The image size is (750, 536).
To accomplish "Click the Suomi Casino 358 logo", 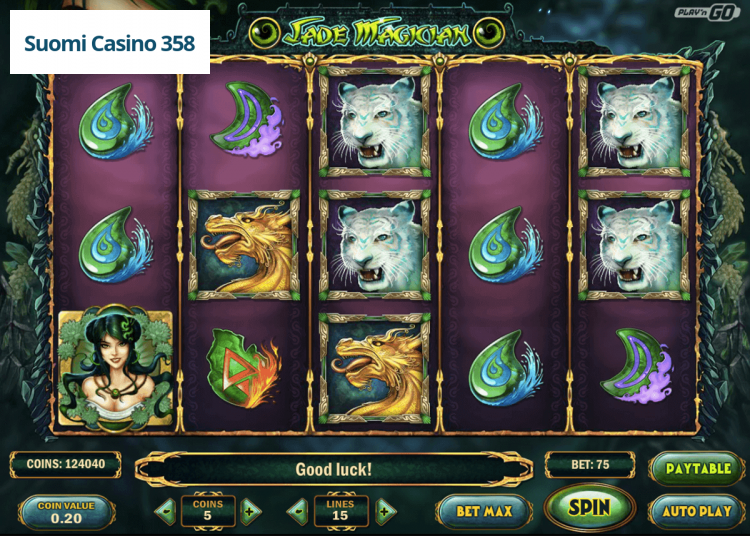I will [110, 44].
